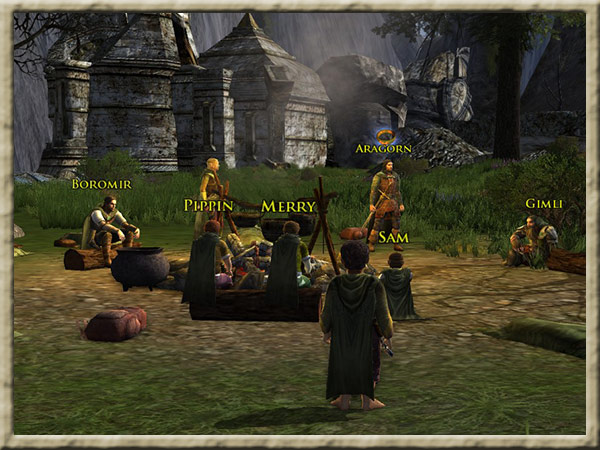Select the Gimli name label
Screen dimensions: 600x450
click(x=544, y=204)
